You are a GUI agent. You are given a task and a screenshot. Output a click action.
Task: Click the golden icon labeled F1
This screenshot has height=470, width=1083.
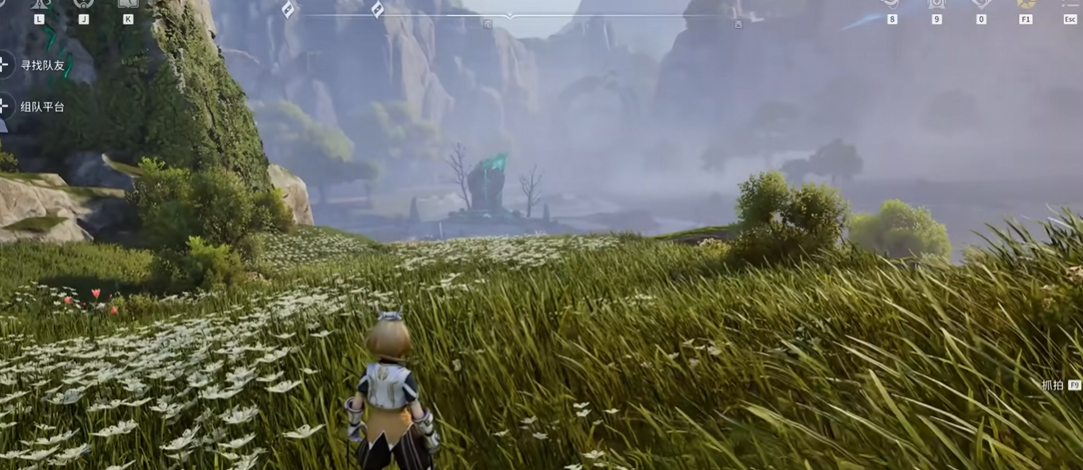click(1025, 4)
